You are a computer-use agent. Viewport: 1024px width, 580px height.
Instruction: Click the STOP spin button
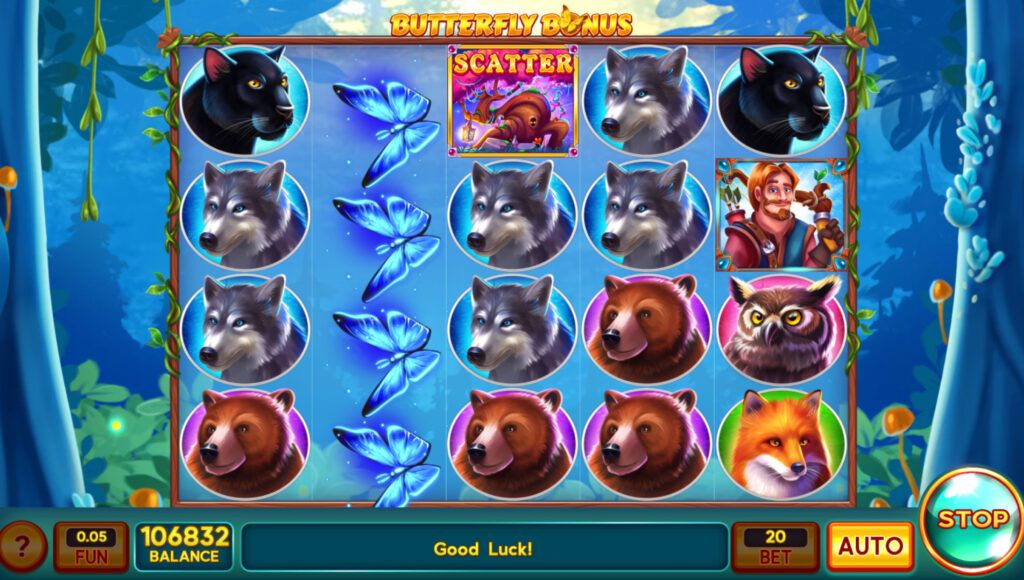971,521
